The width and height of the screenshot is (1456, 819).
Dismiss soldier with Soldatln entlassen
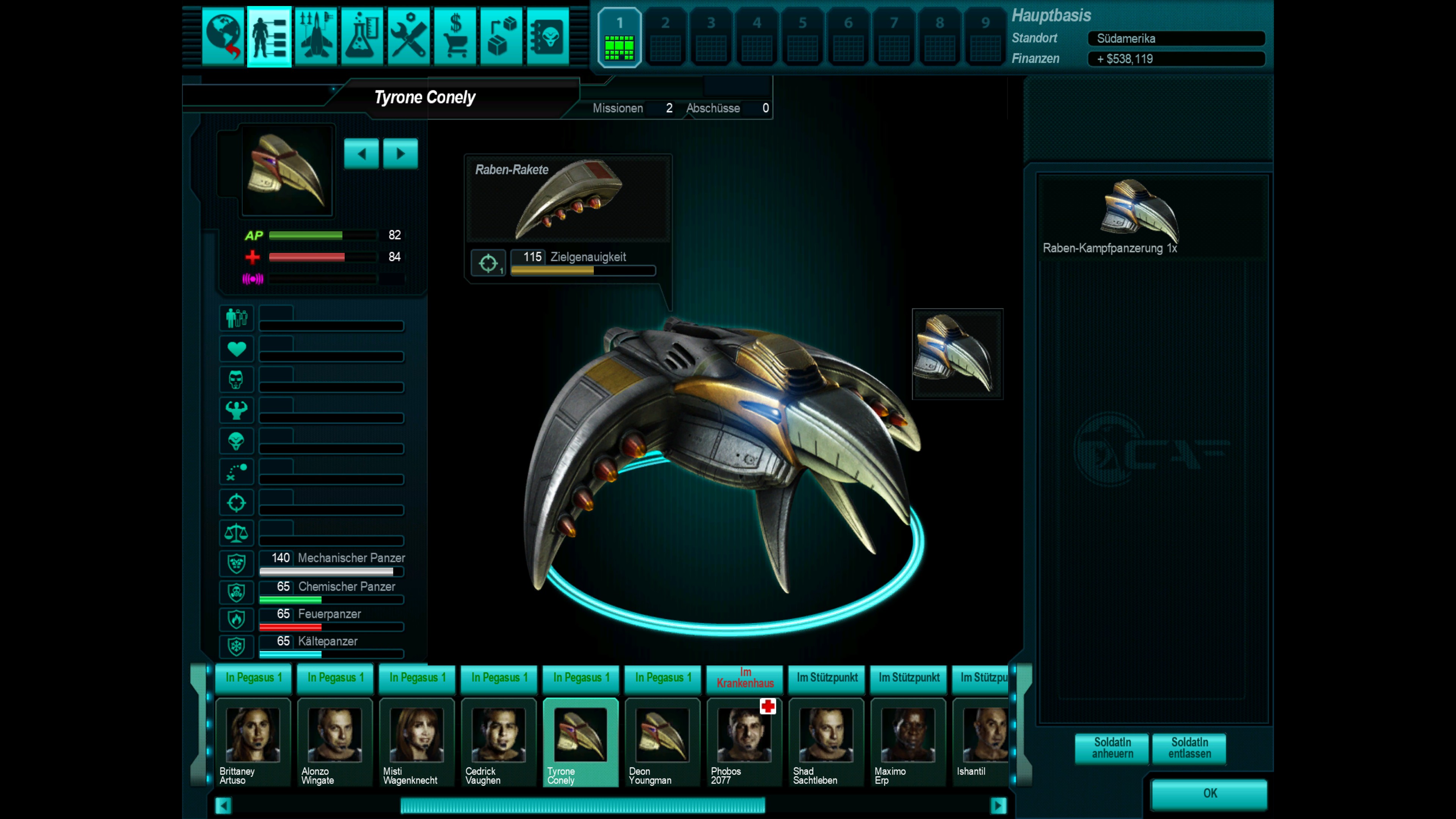(x=1189, y=748)
